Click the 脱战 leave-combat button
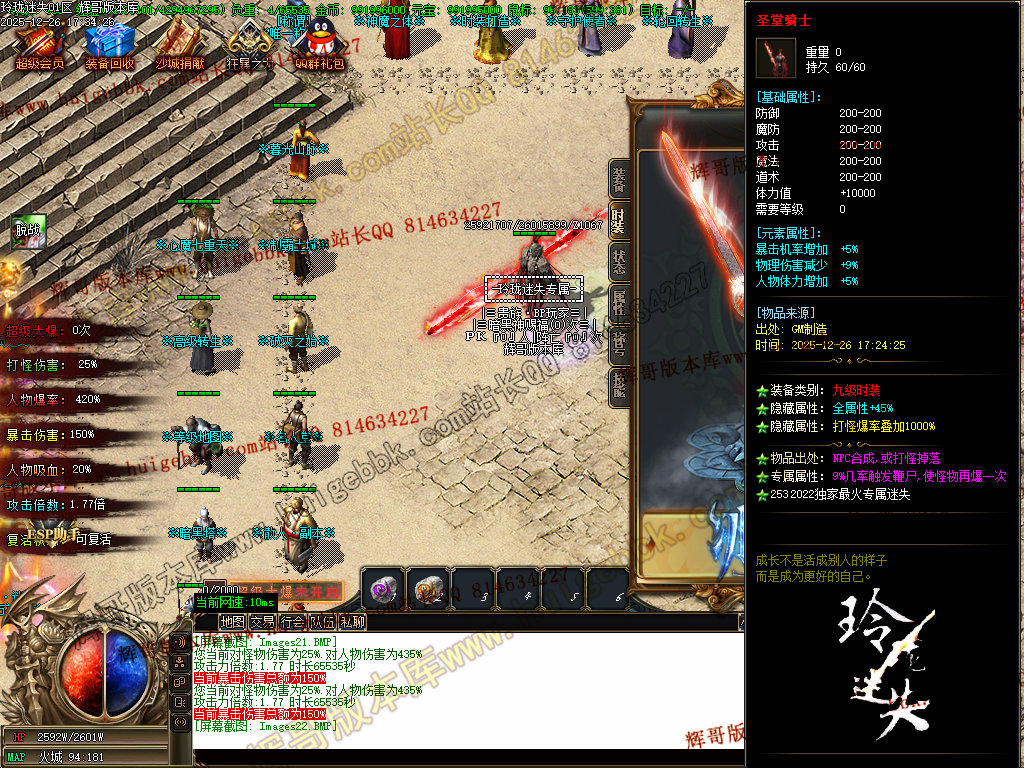Image resolution: width=1024 pixels, height=768 pixels. 30,232
